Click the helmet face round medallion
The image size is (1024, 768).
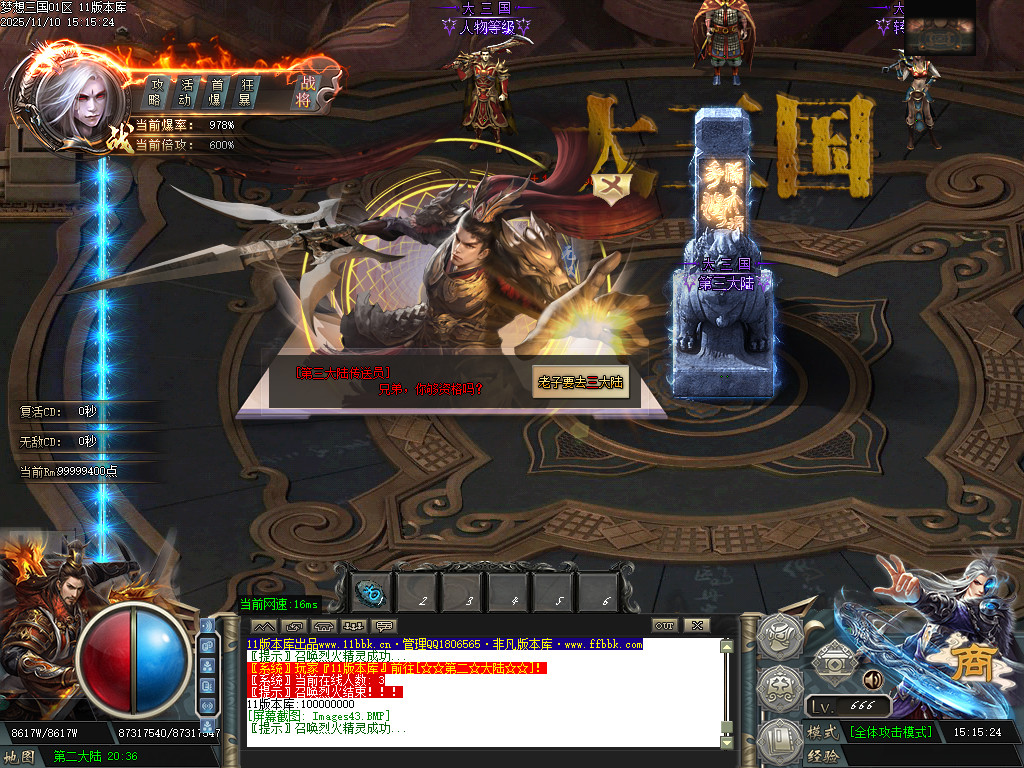[x=780, y=635]
